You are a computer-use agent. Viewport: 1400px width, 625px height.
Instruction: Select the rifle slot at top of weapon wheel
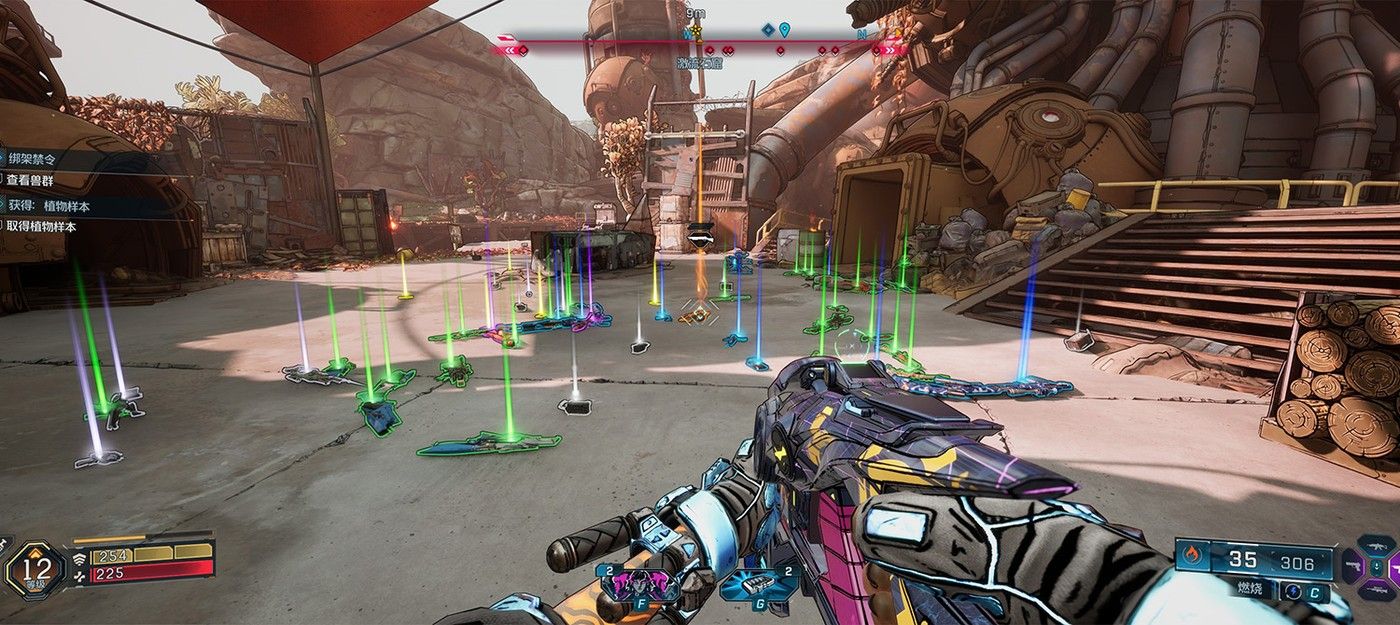click(1375, 546)
